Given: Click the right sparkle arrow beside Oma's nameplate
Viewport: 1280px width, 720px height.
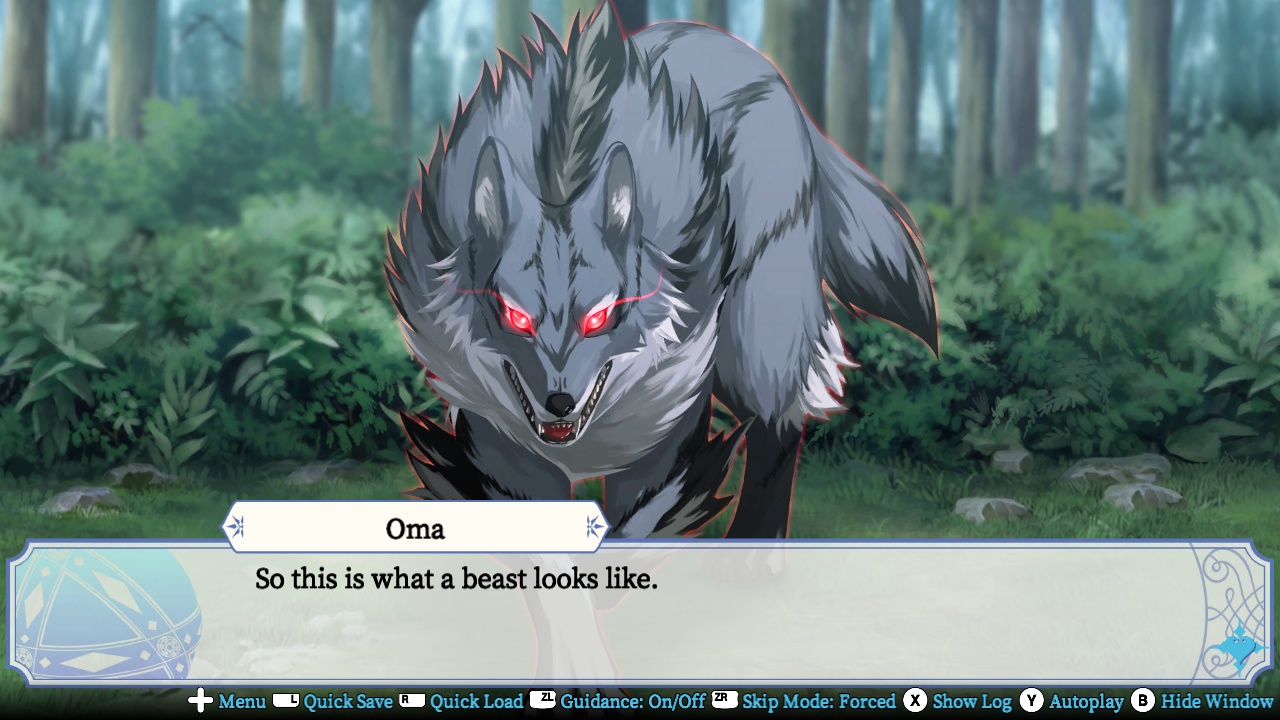Looking at the screenshot, I should tap(594, 526).
